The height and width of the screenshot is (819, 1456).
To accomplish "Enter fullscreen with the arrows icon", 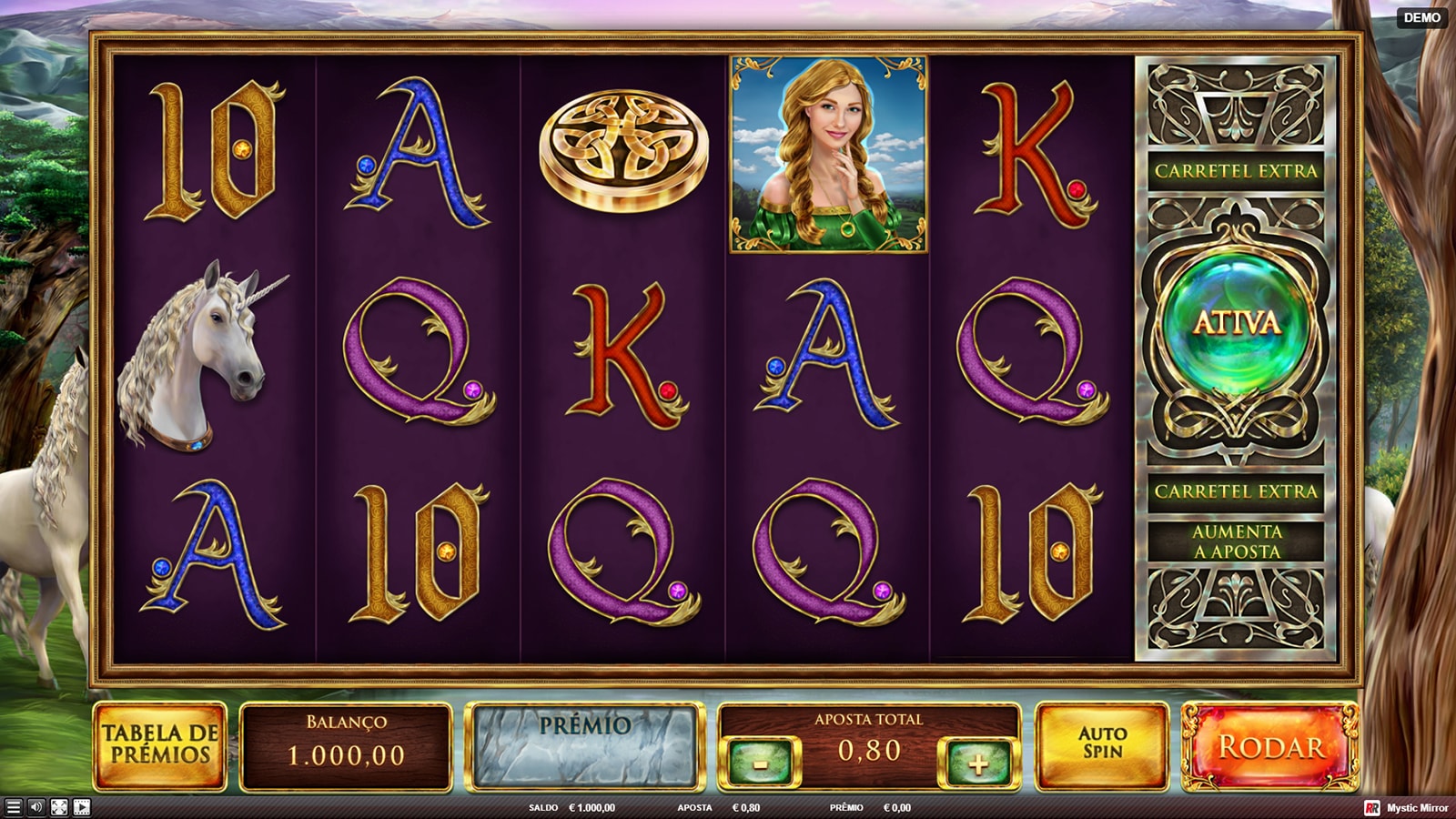I will (x=59, y=807).
